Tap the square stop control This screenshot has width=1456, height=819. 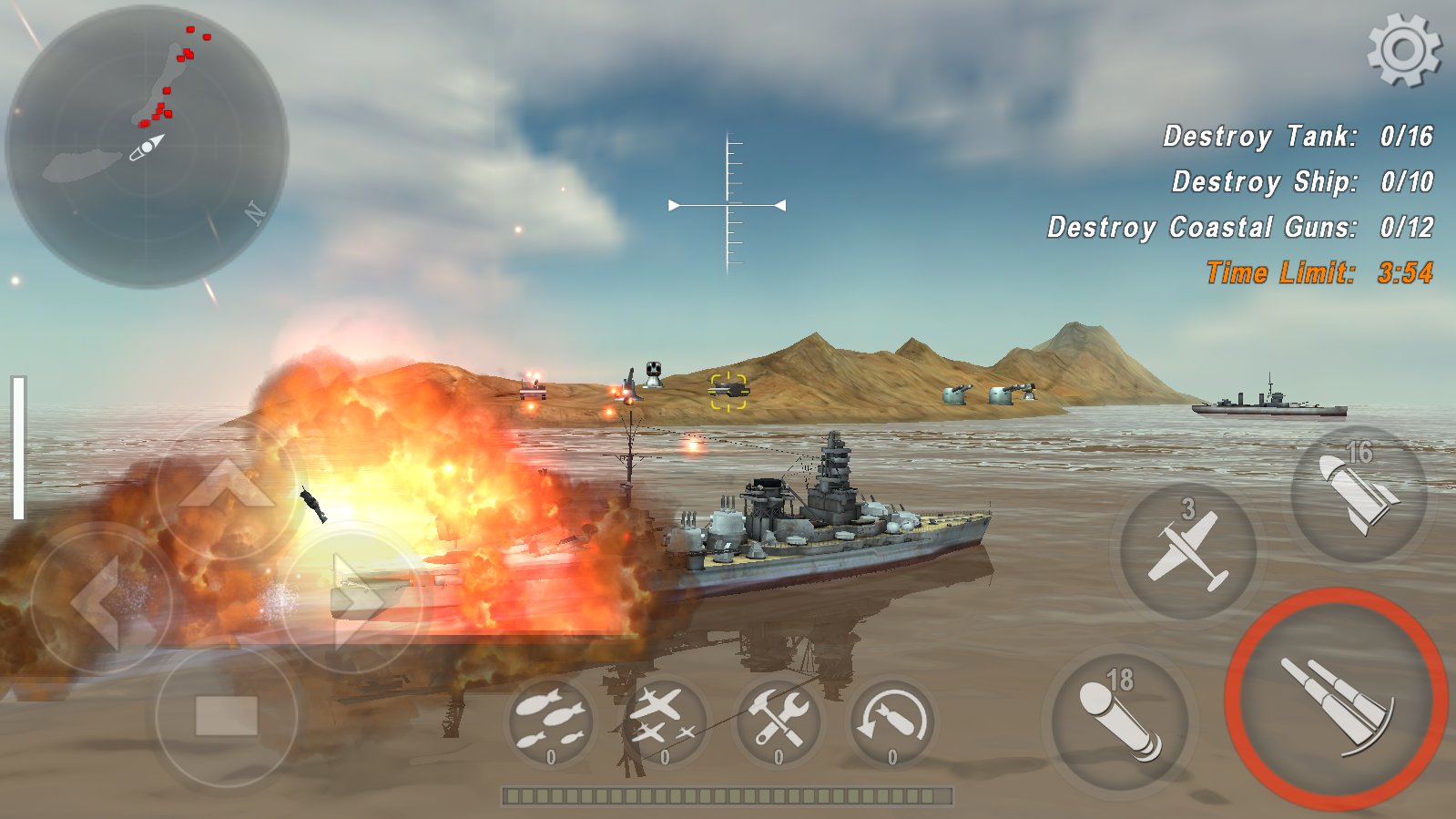pyautogui.click(x=227, y=716)
